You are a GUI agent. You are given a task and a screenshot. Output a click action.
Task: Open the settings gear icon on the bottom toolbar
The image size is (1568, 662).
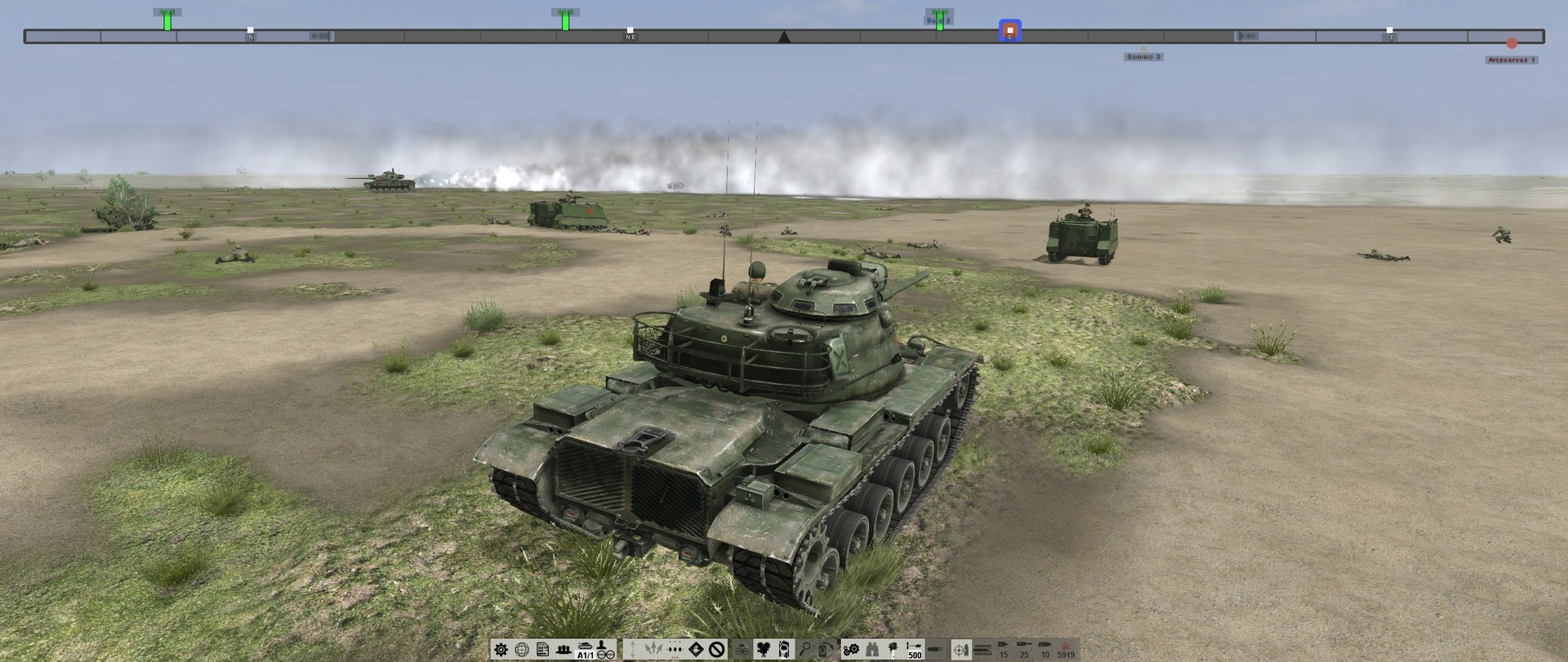click(x=500, y=650)
